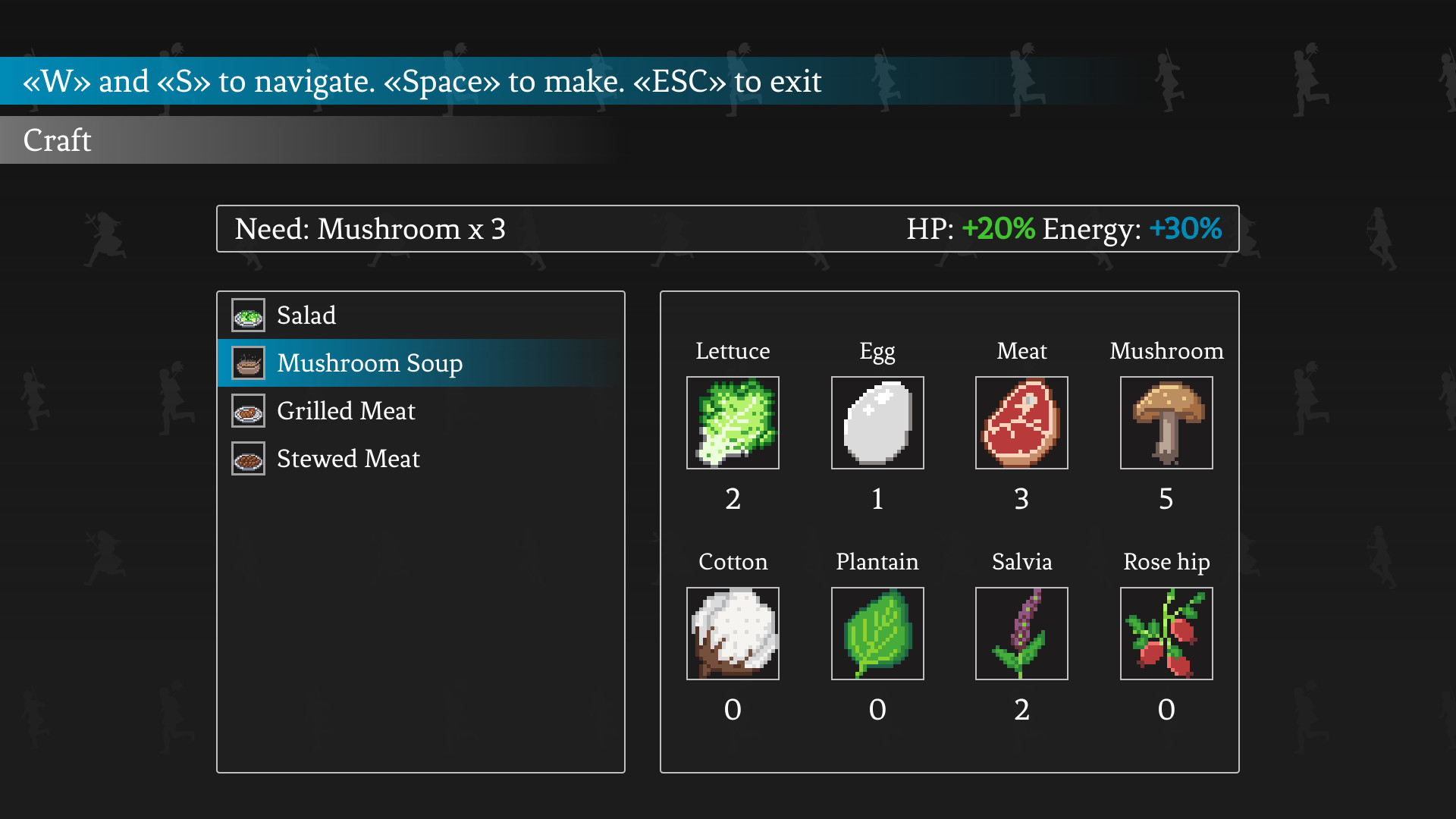Click the Craft header tab
The image size is (1456, 819).
coord(56,140)
